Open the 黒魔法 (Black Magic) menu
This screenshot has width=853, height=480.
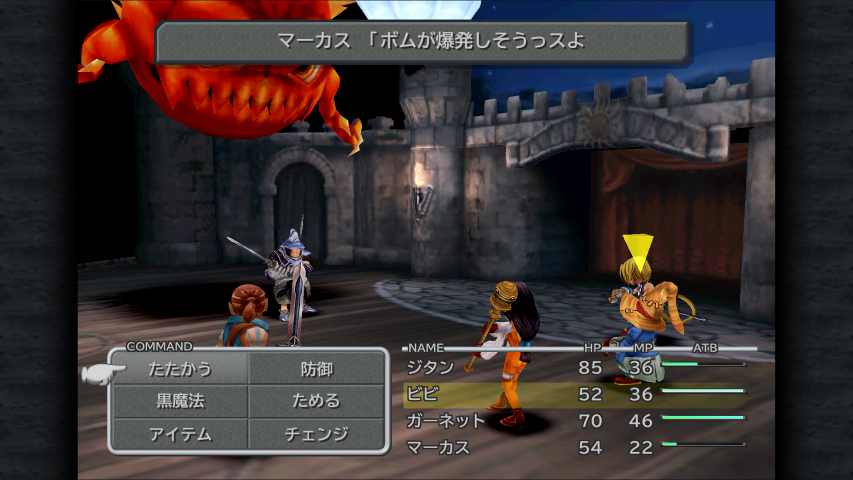point(180,401)
